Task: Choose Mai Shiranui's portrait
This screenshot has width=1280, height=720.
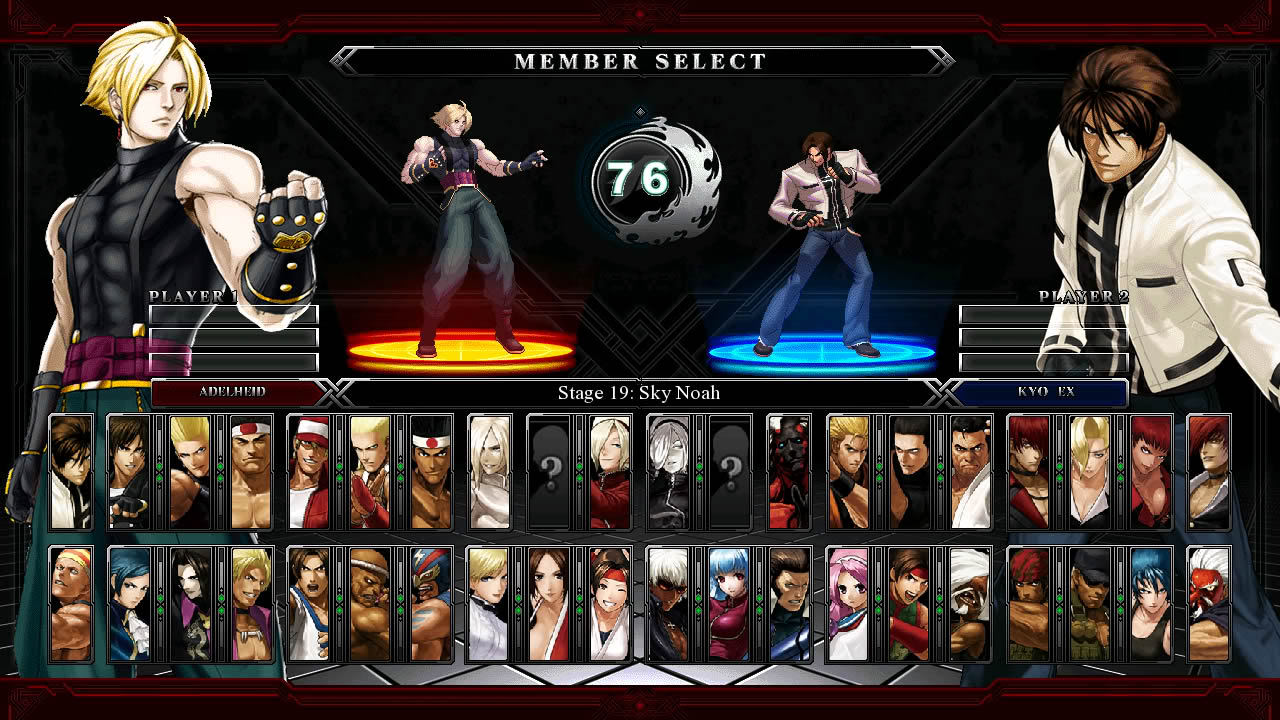Action: (x=549, y=604)
